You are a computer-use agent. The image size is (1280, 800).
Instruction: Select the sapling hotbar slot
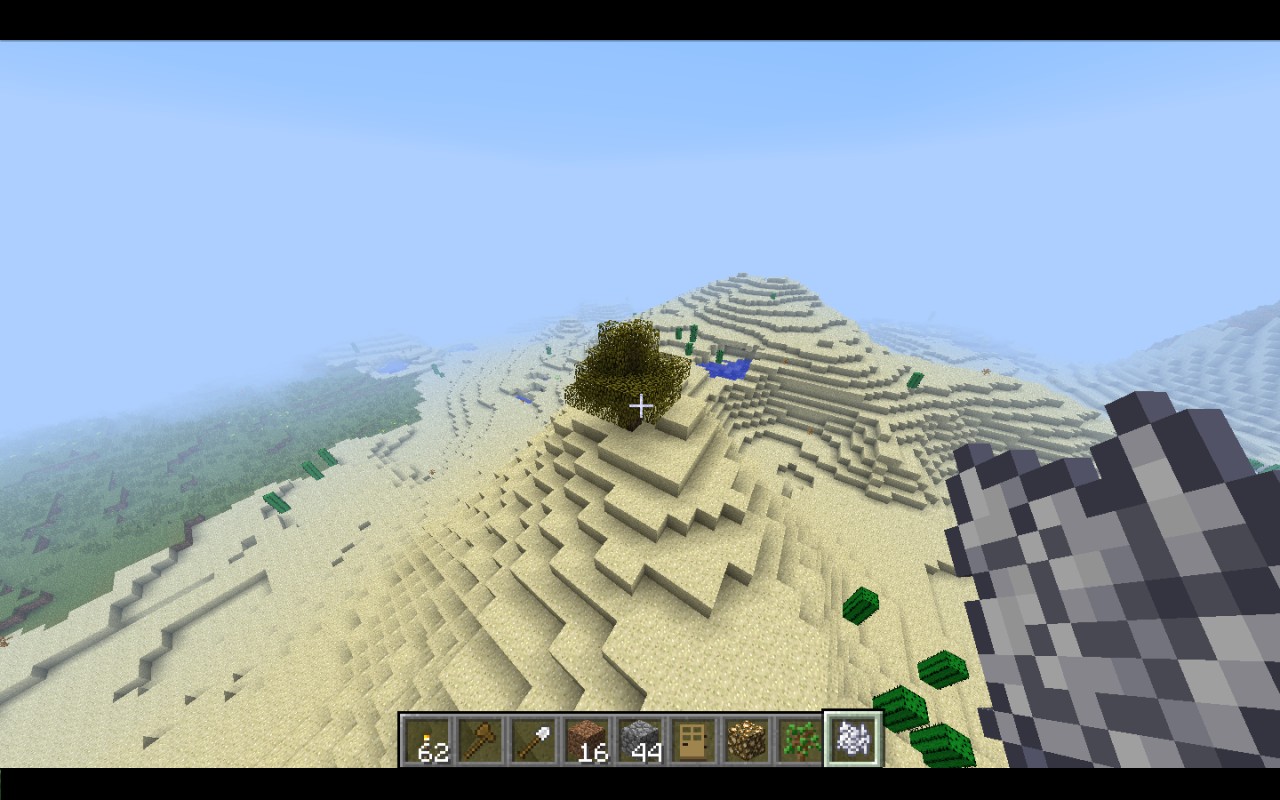click(800, 741)
